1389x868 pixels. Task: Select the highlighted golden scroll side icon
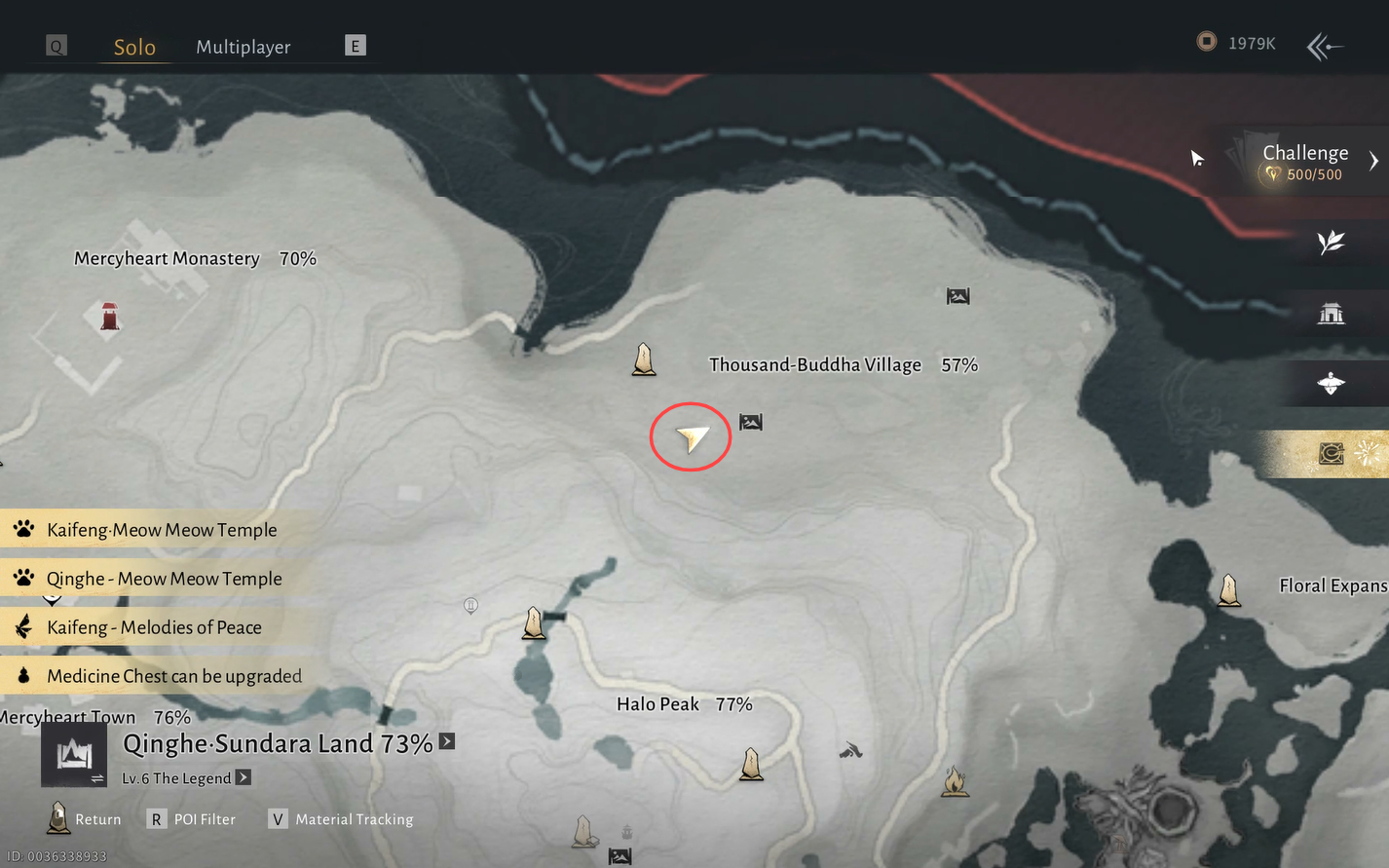pos(1332,453)
